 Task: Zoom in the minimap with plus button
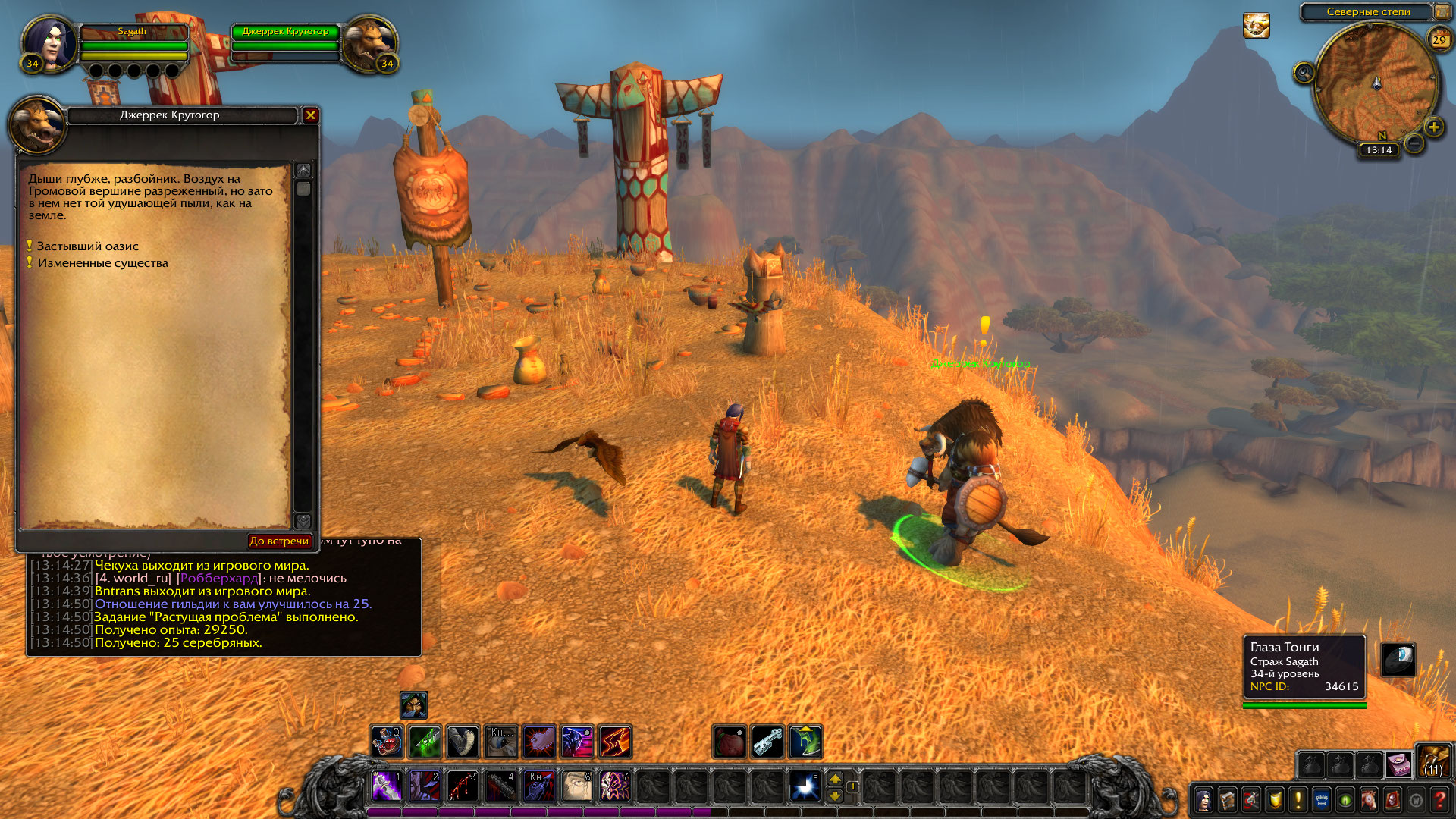point(1433,127)
